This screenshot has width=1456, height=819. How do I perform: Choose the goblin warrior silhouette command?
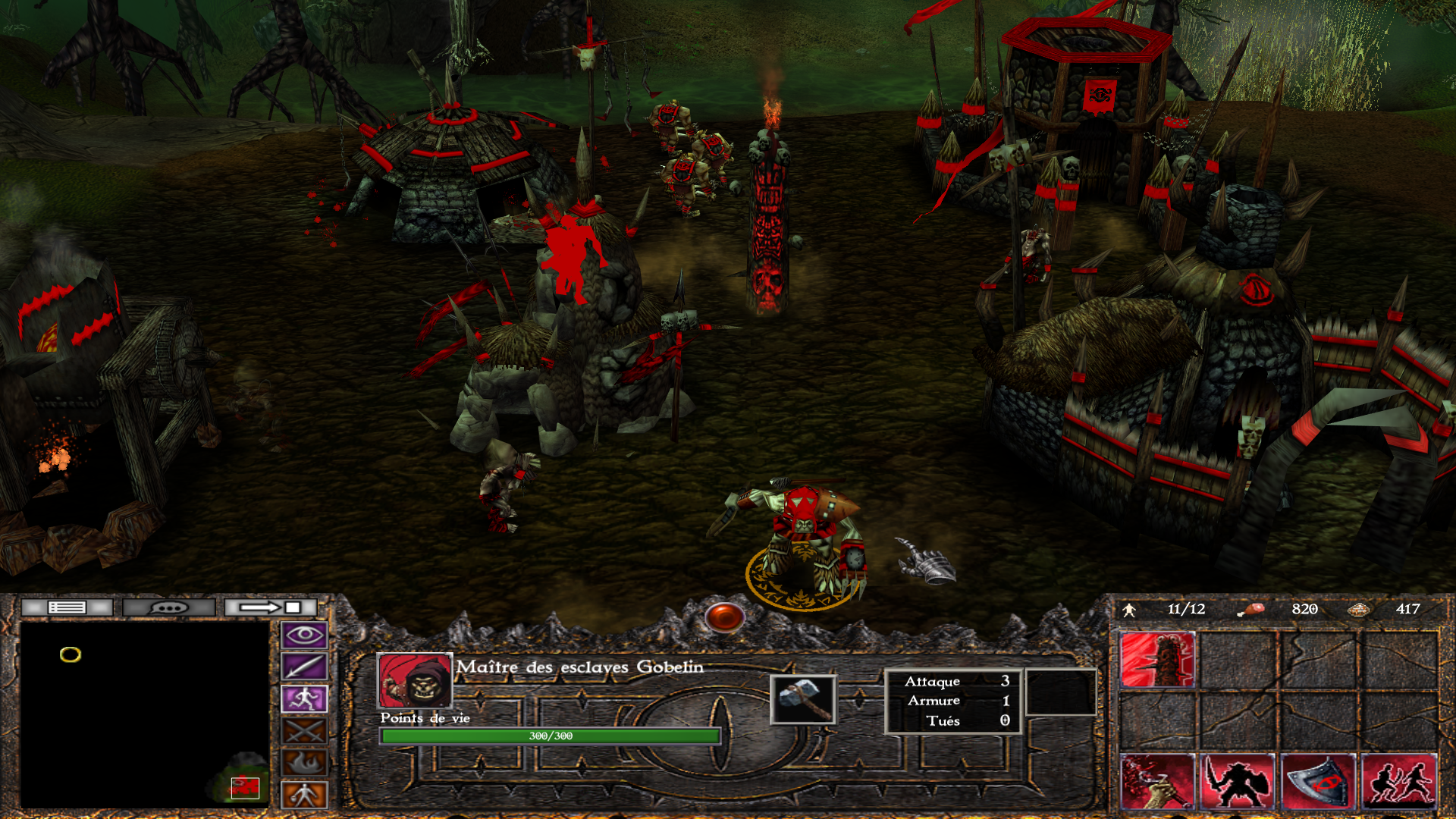(x=1238, y=781)
